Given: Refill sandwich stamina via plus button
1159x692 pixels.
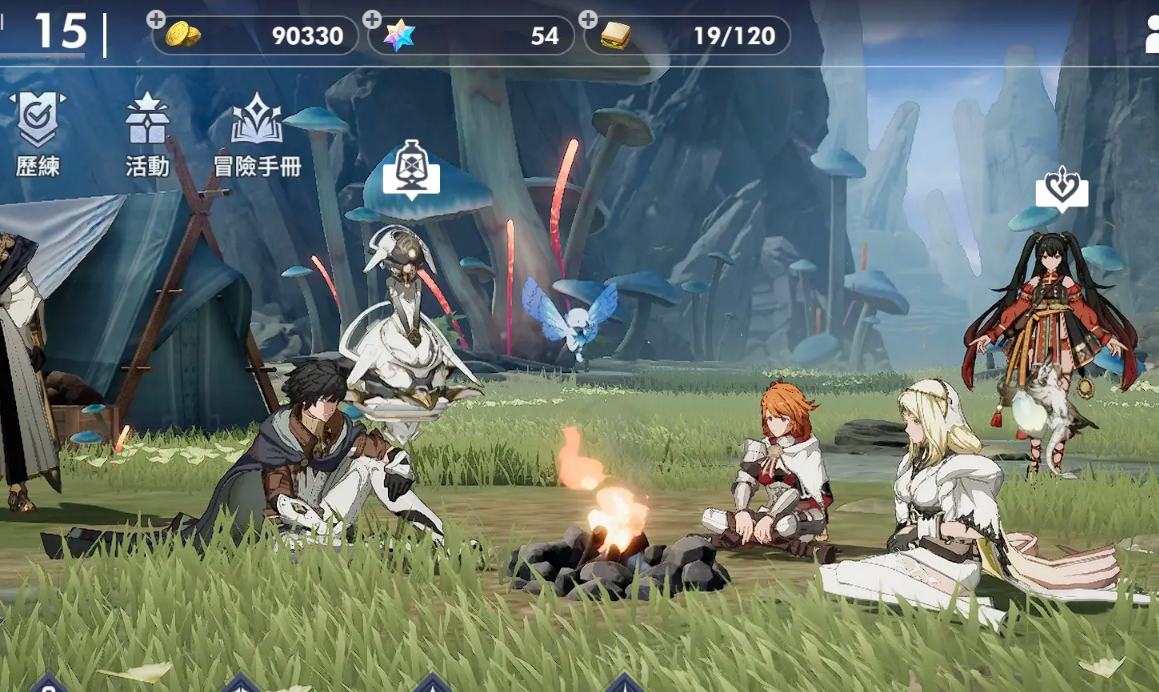Looking at the screenshot, I should click(x=588, y=20).
